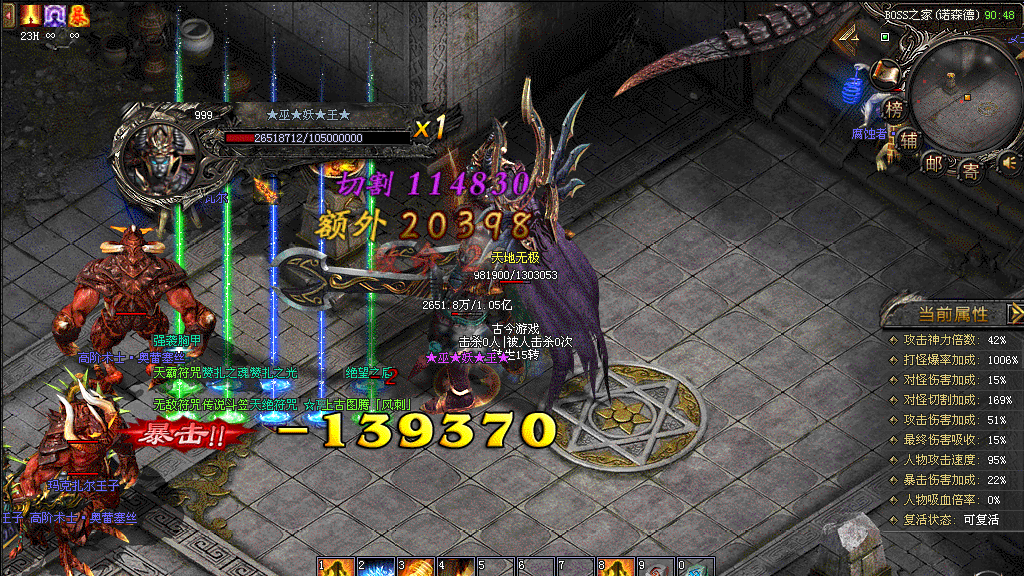
Task: Select the 寄 consignment button
Action: (970, 170)
